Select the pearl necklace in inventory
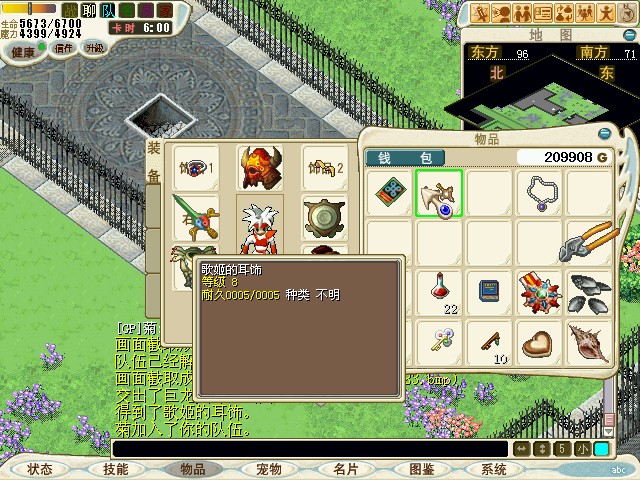 [540, 193]
